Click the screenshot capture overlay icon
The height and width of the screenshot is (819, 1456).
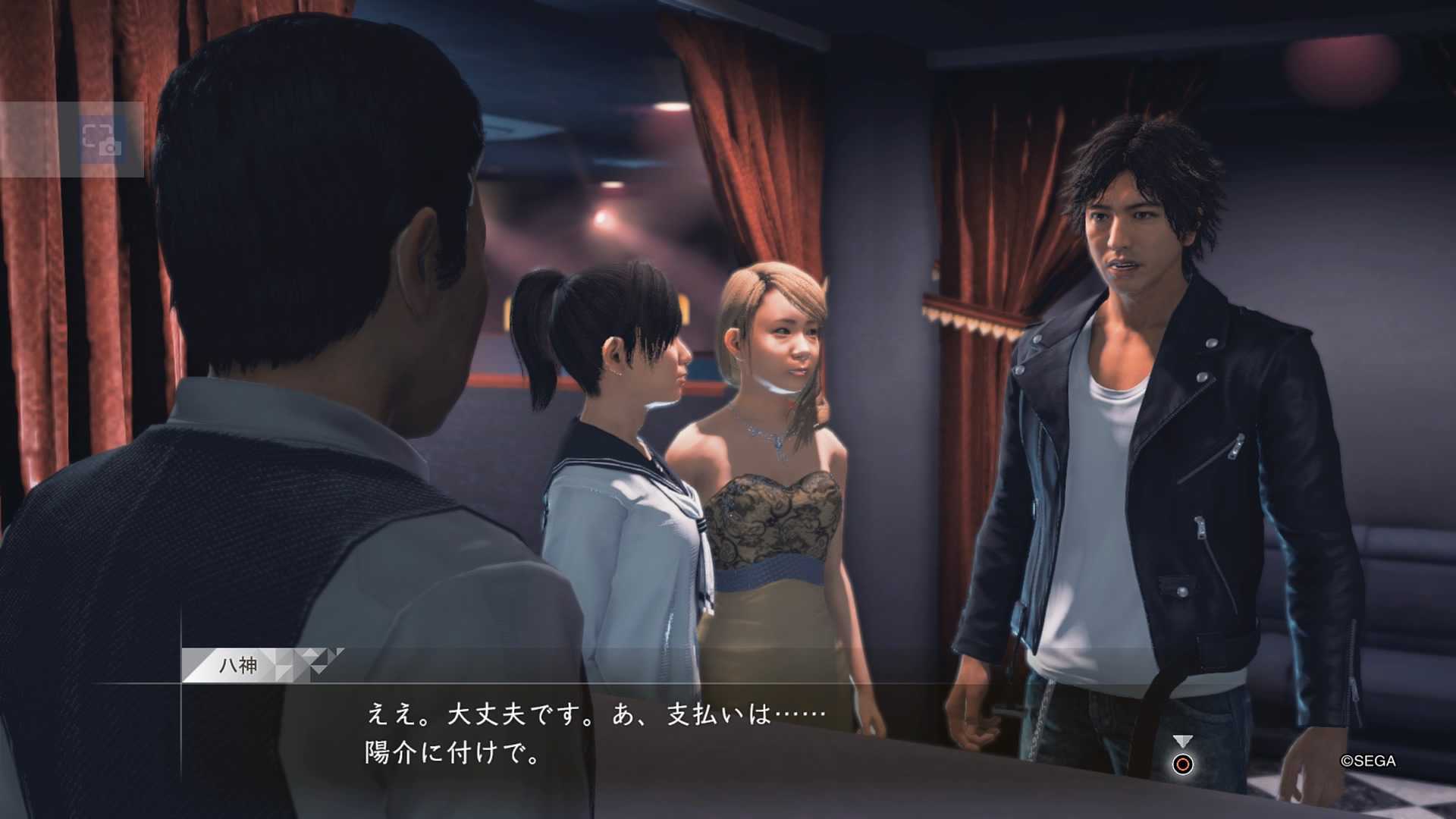click(101, 140)
